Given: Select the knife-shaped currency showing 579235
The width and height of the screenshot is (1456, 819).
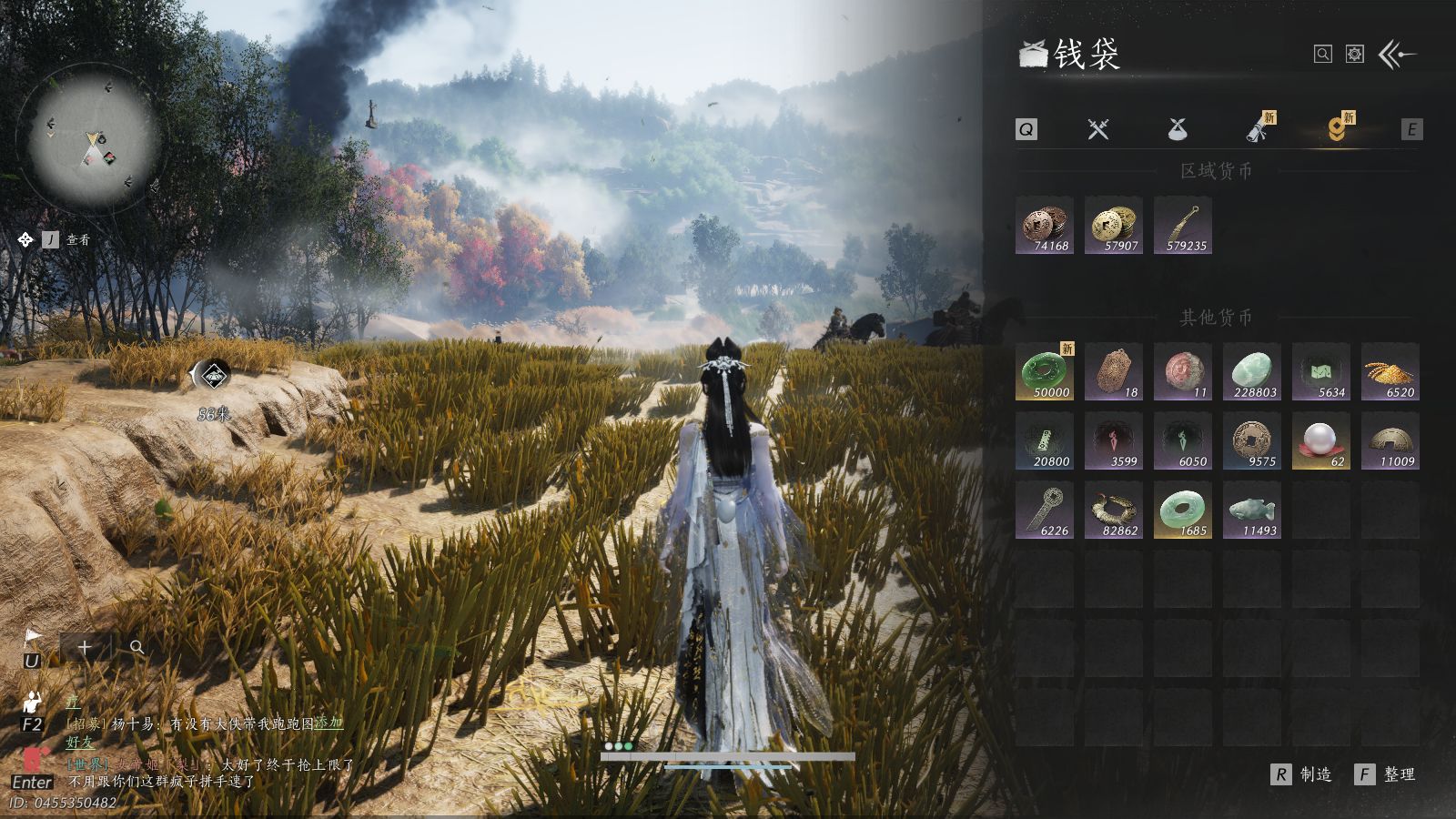Looking at the screenshot, I should tap(1183, 225).
